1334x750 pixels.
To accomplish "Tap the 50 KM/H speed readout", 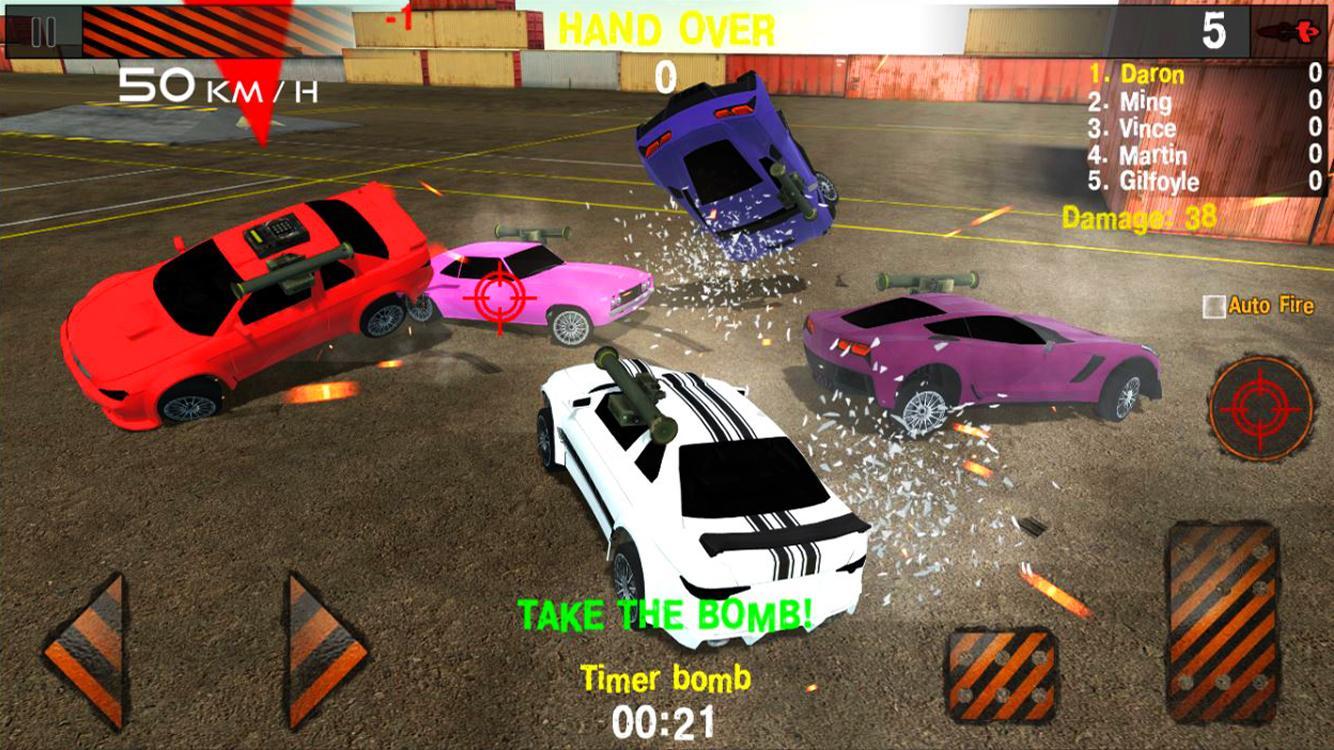I will coord(216,88).
